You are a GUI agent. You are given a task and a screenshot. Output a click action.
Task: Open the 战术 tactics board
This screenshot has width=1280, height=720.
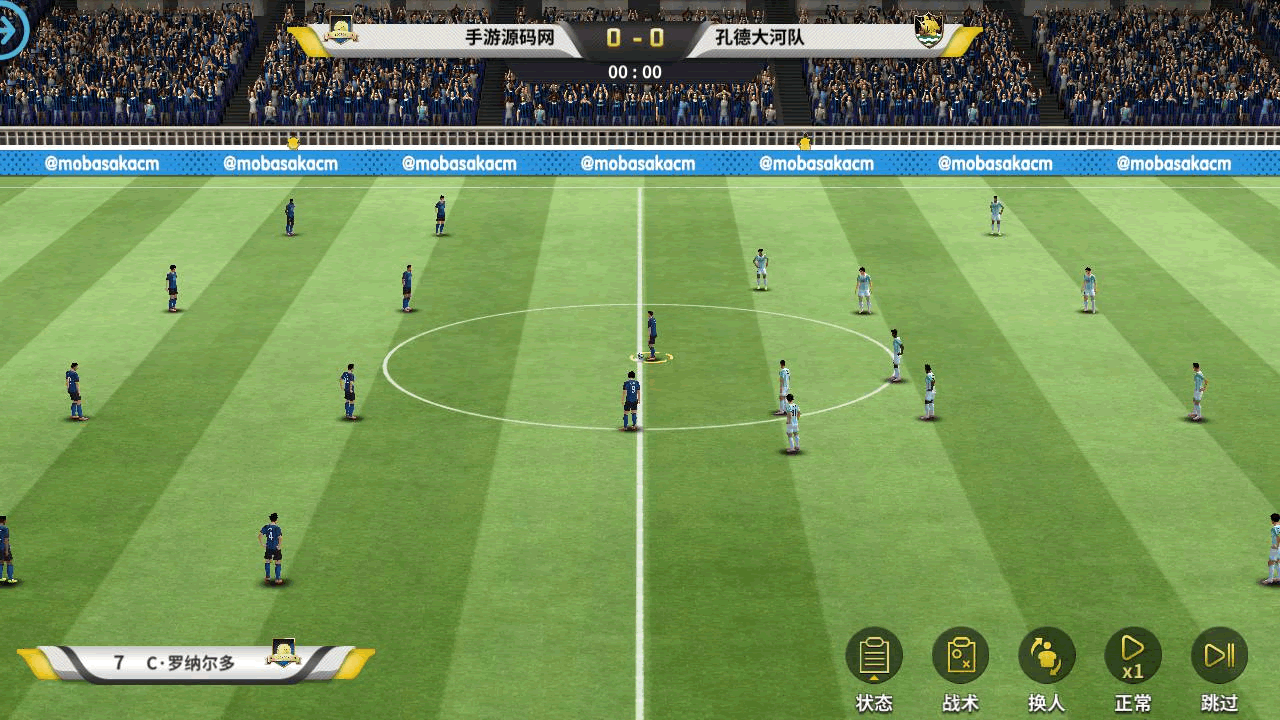[960, 657]
